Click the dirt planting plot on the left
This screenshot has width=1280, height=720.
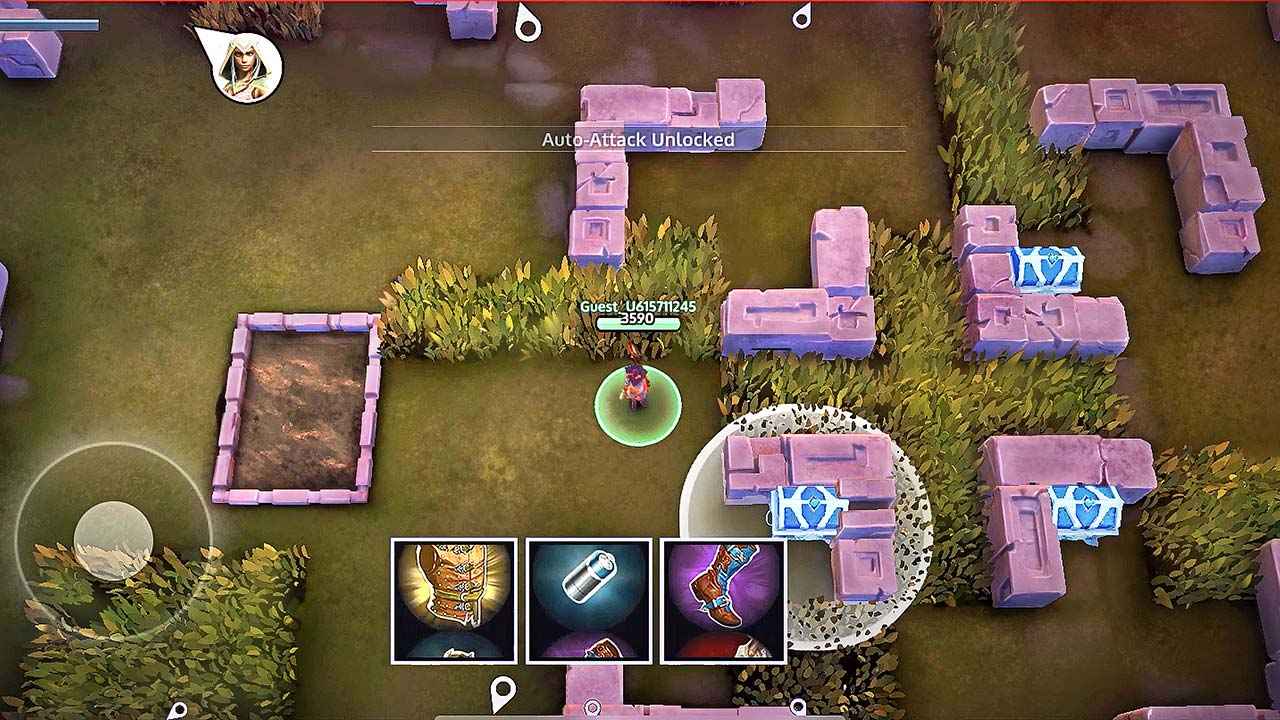[x=305, y=405]
